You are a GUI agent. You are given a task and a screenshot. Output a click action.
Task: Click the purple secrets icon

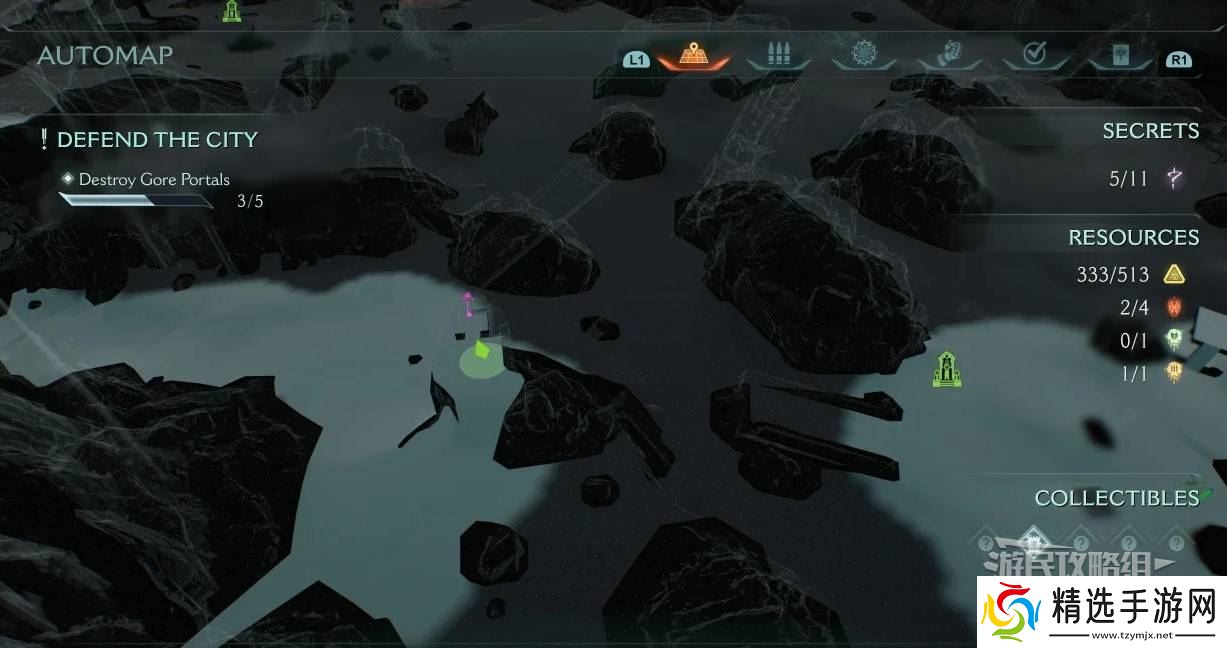[x=1174, y=179]
